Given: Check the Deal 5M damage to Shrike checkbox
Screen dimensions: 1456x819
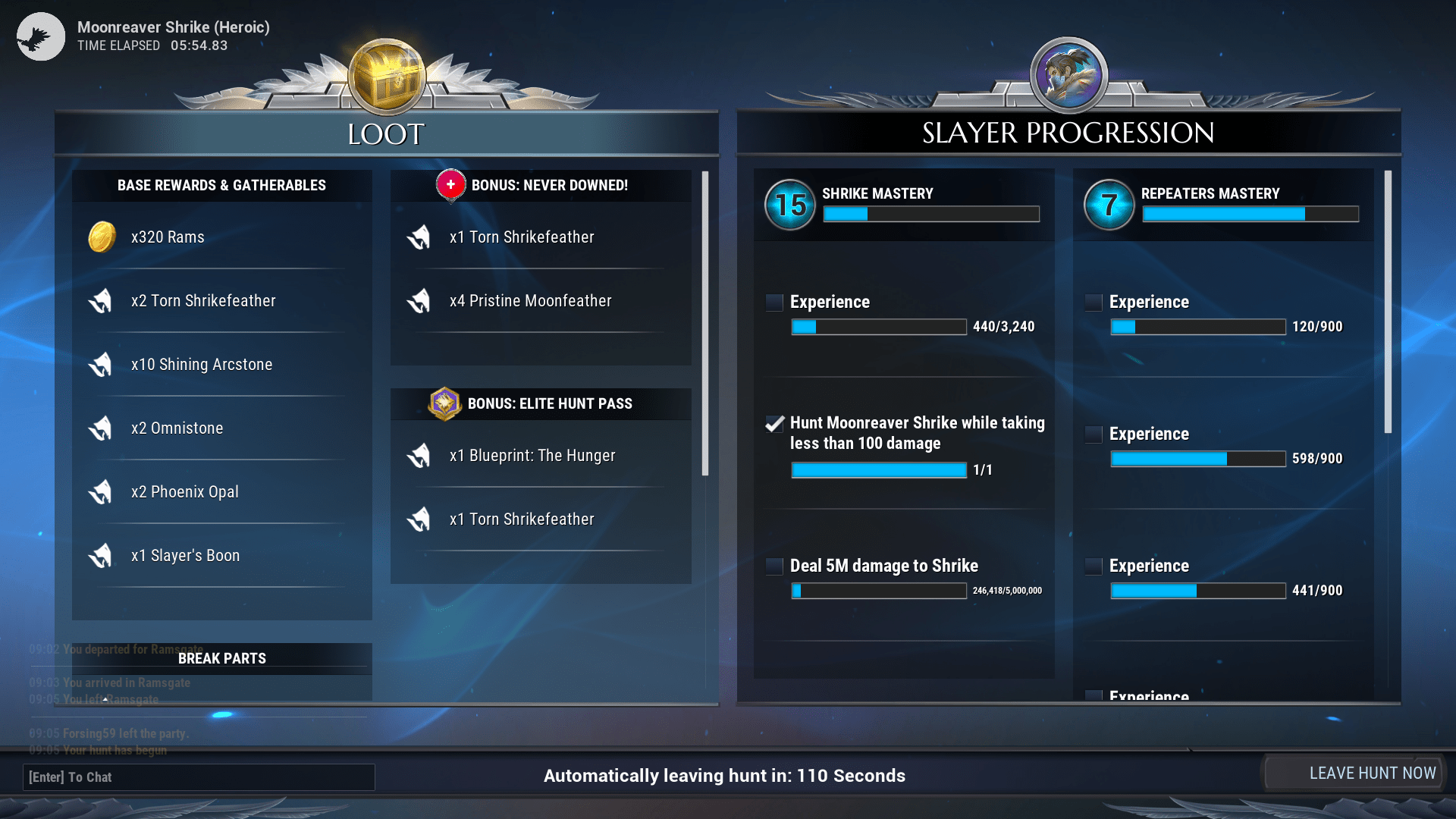Looking at the screenshot, I should pyautogui.click(x=773, y=566).
